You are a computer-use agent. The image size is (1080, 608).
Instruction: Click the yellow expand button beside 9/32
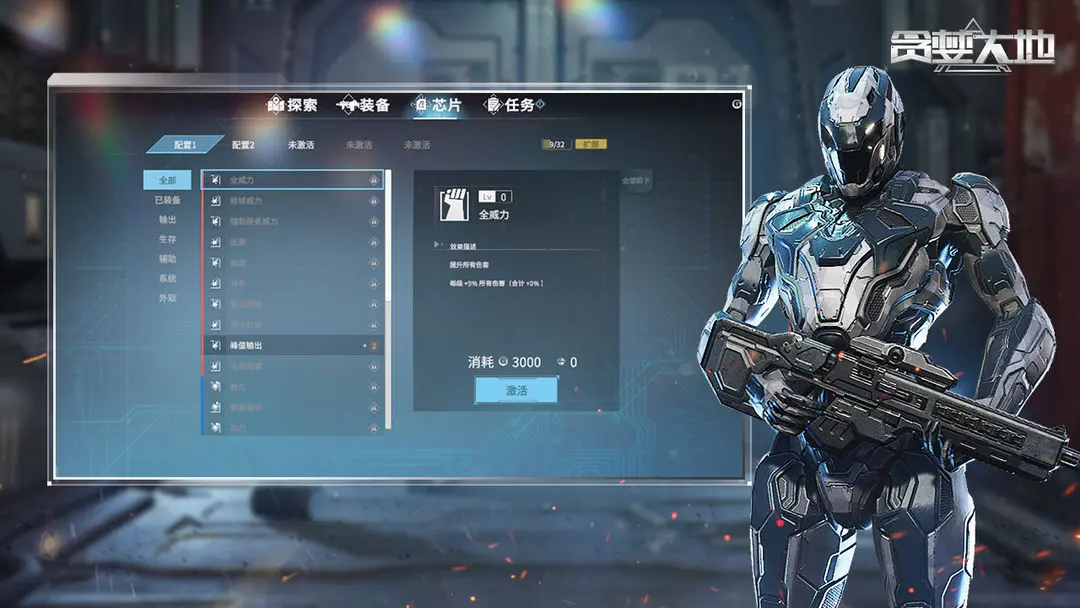point(591,145)
